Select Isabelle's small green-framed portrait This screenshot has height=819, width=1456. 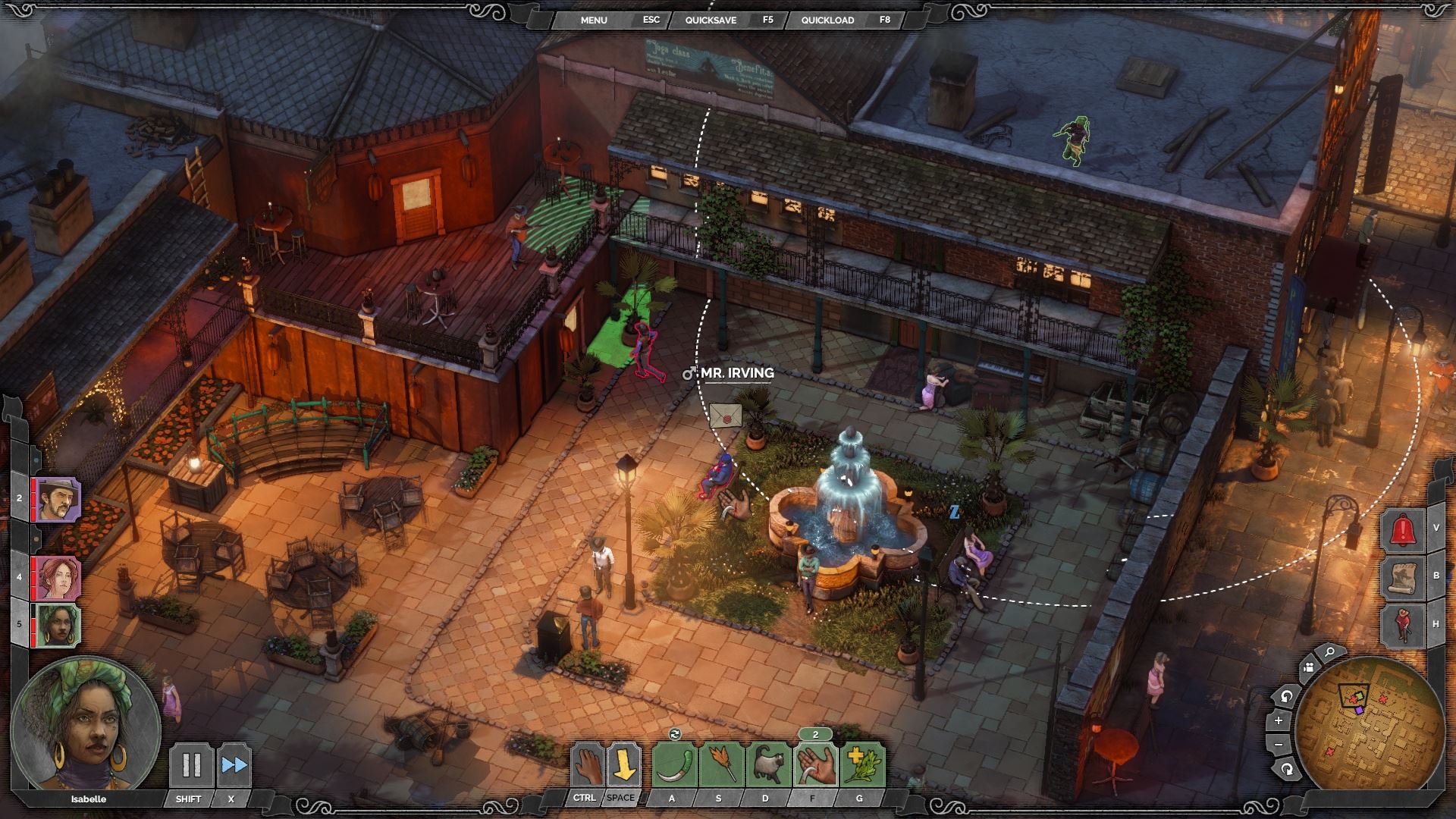58,625
